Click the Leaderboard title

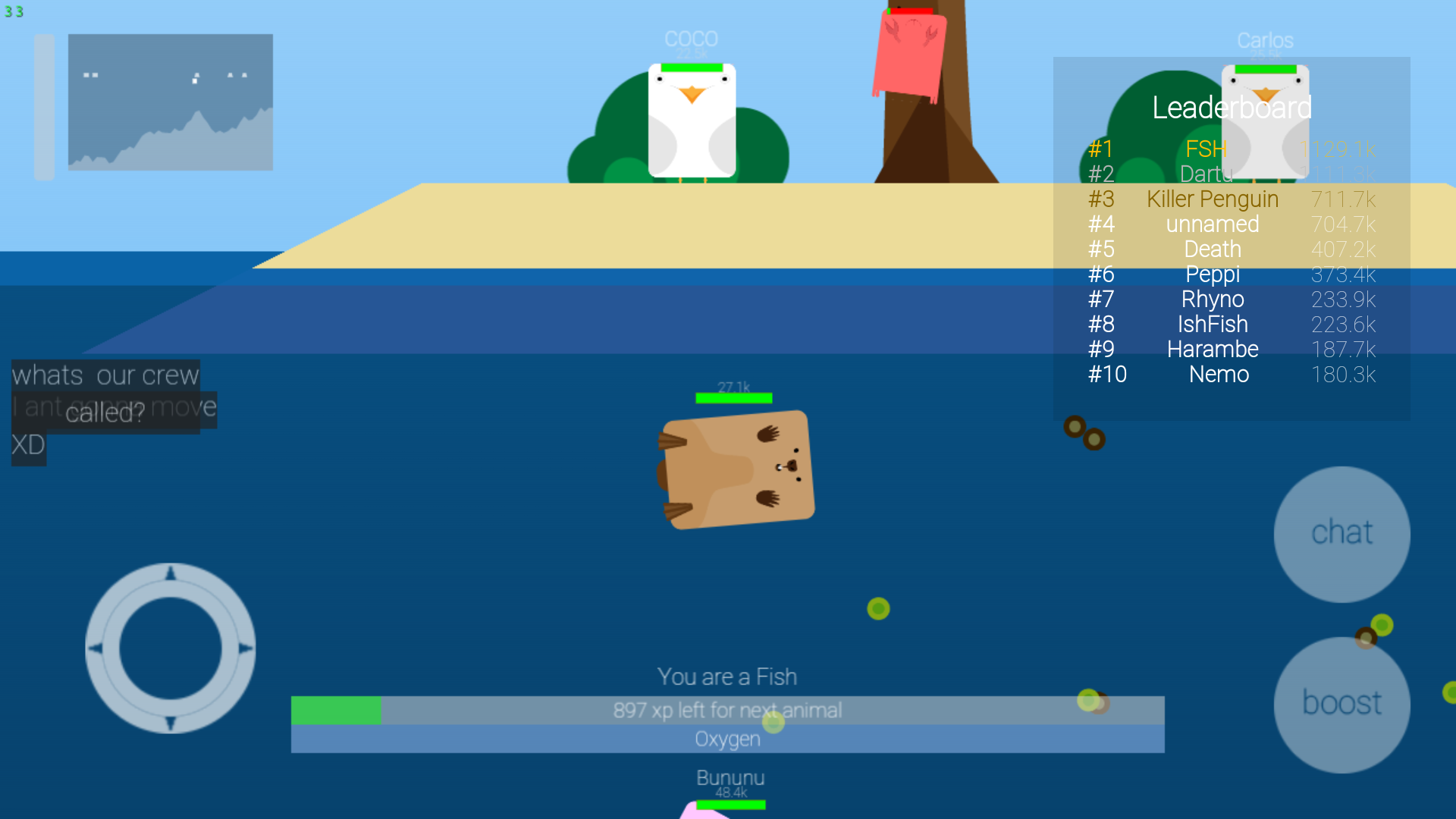[x=1231, y=108]
